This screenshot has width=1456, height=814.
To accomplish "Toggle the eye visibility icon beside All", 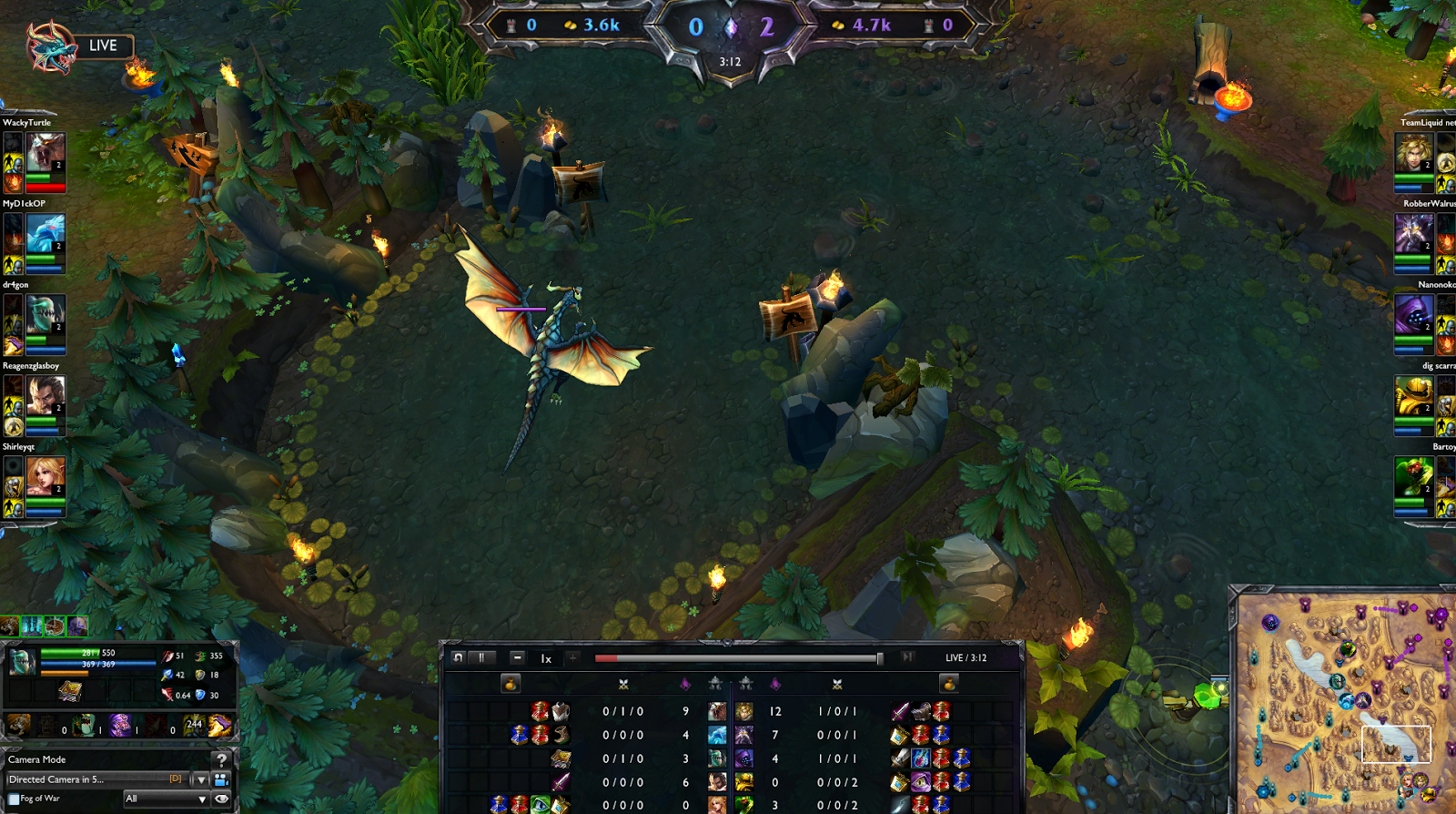I will [221, 799].
